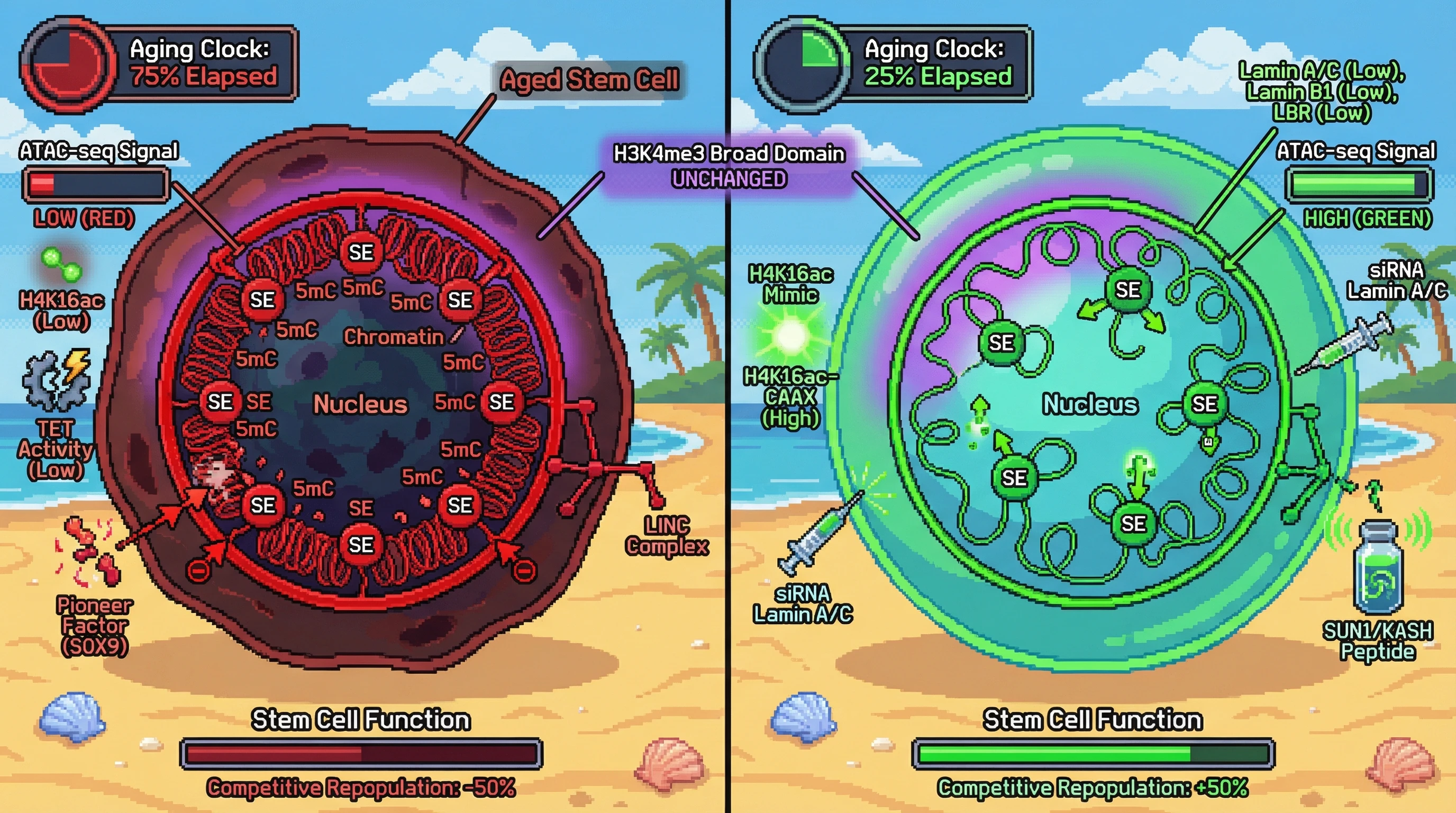Open the H3K4me3 Broad Domain banner
1456x813 pixels.
click(729, 166)
